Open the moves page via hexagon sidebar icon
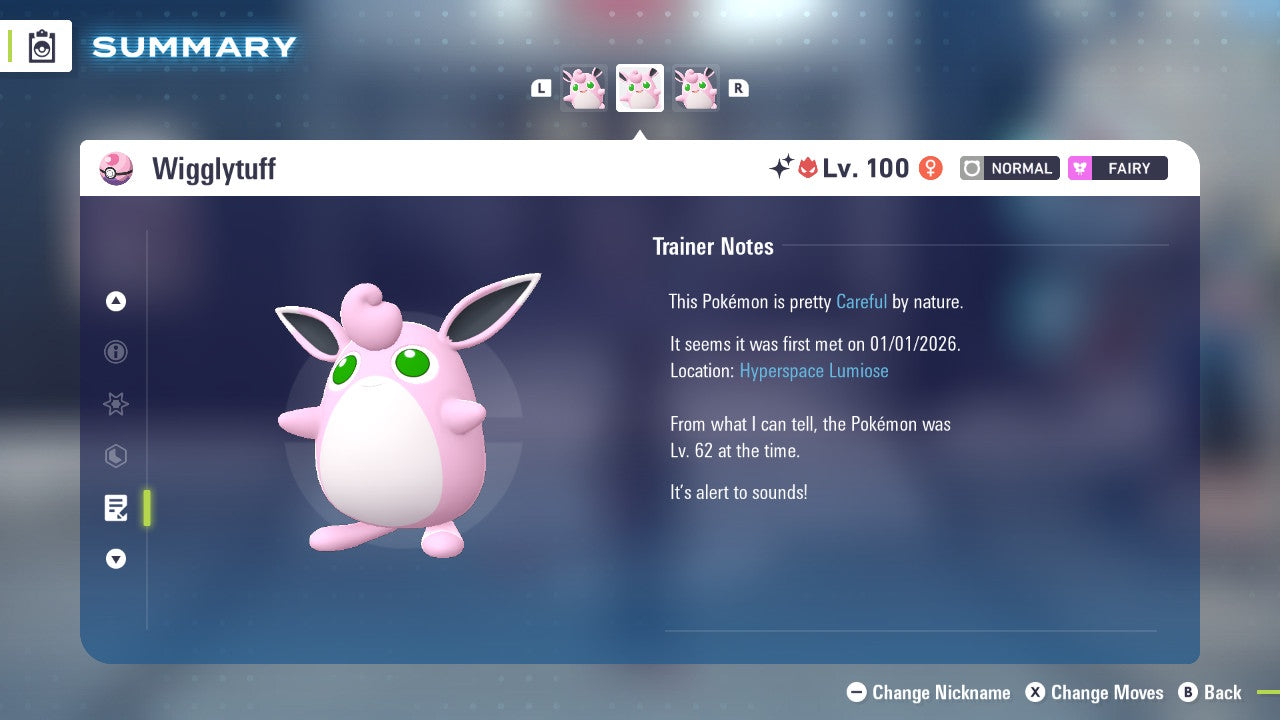The height and width of the screenshot is (720, 1280). [x=116, y=456]
